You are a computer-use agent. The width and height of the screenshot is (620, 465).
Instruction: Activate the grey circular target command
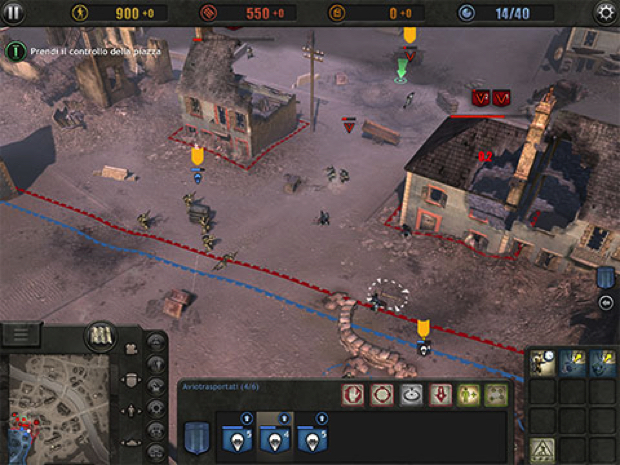(410, 394)
